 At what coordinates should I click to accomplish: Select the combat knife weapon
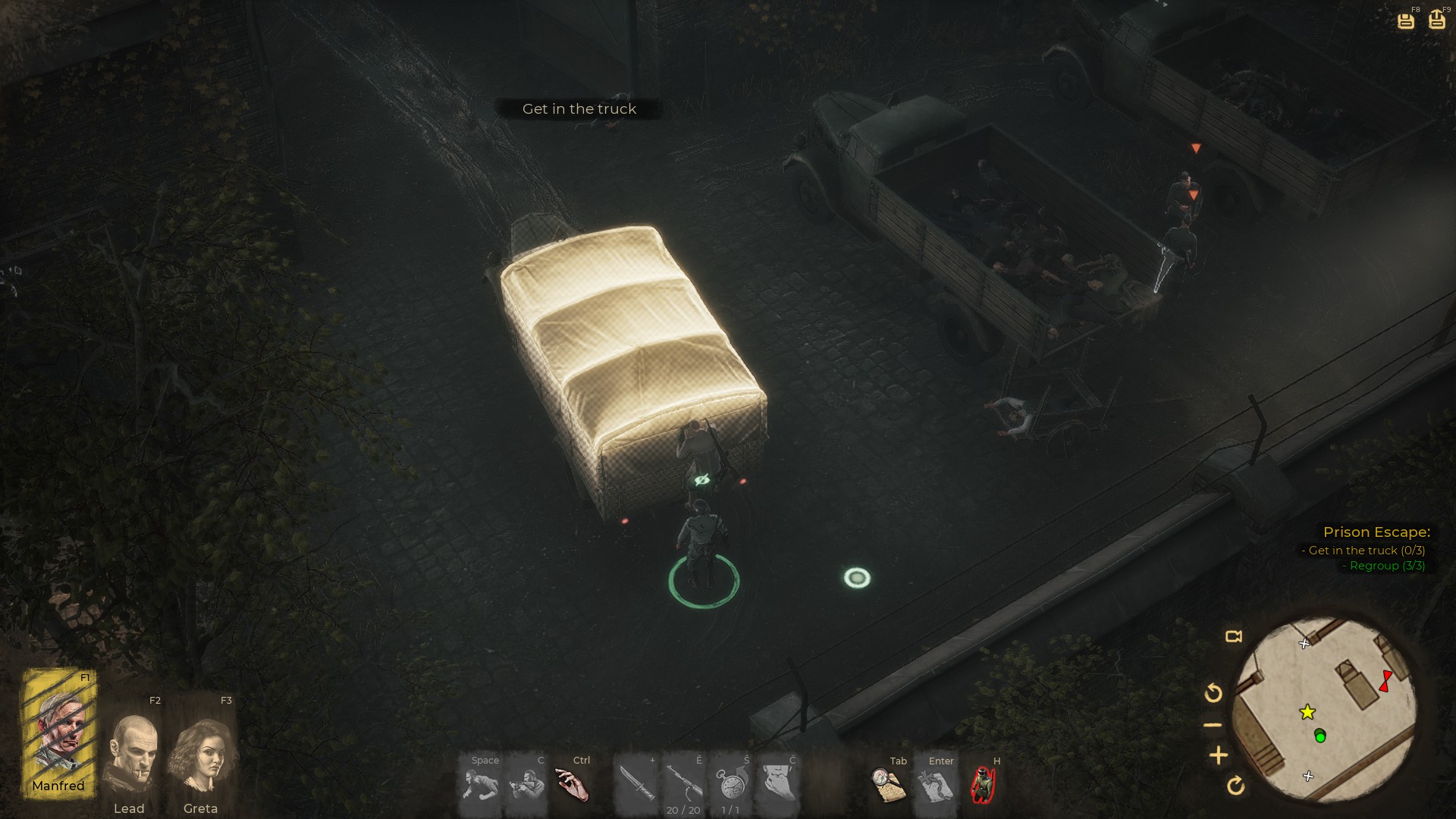(x=634, y=784)
